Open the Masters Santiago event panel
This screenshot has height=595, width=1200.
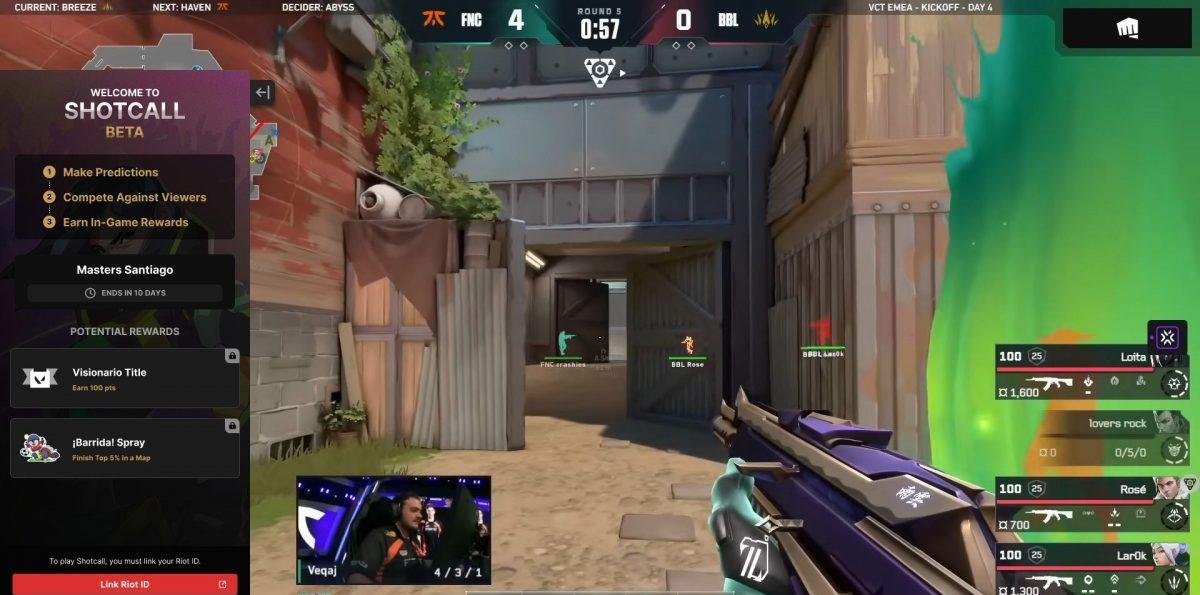pos(125,280)
